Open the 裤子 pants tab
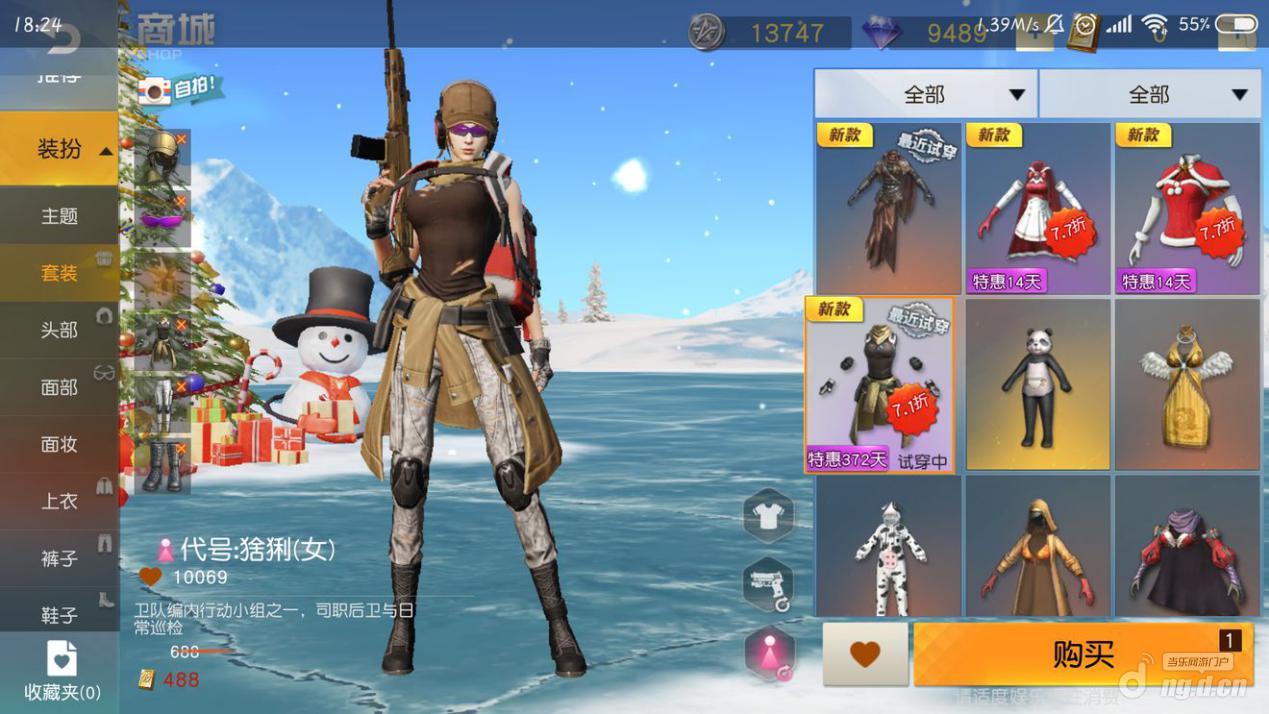The height and width of the screenshot is (714, 1269). (x=59, y=558)
